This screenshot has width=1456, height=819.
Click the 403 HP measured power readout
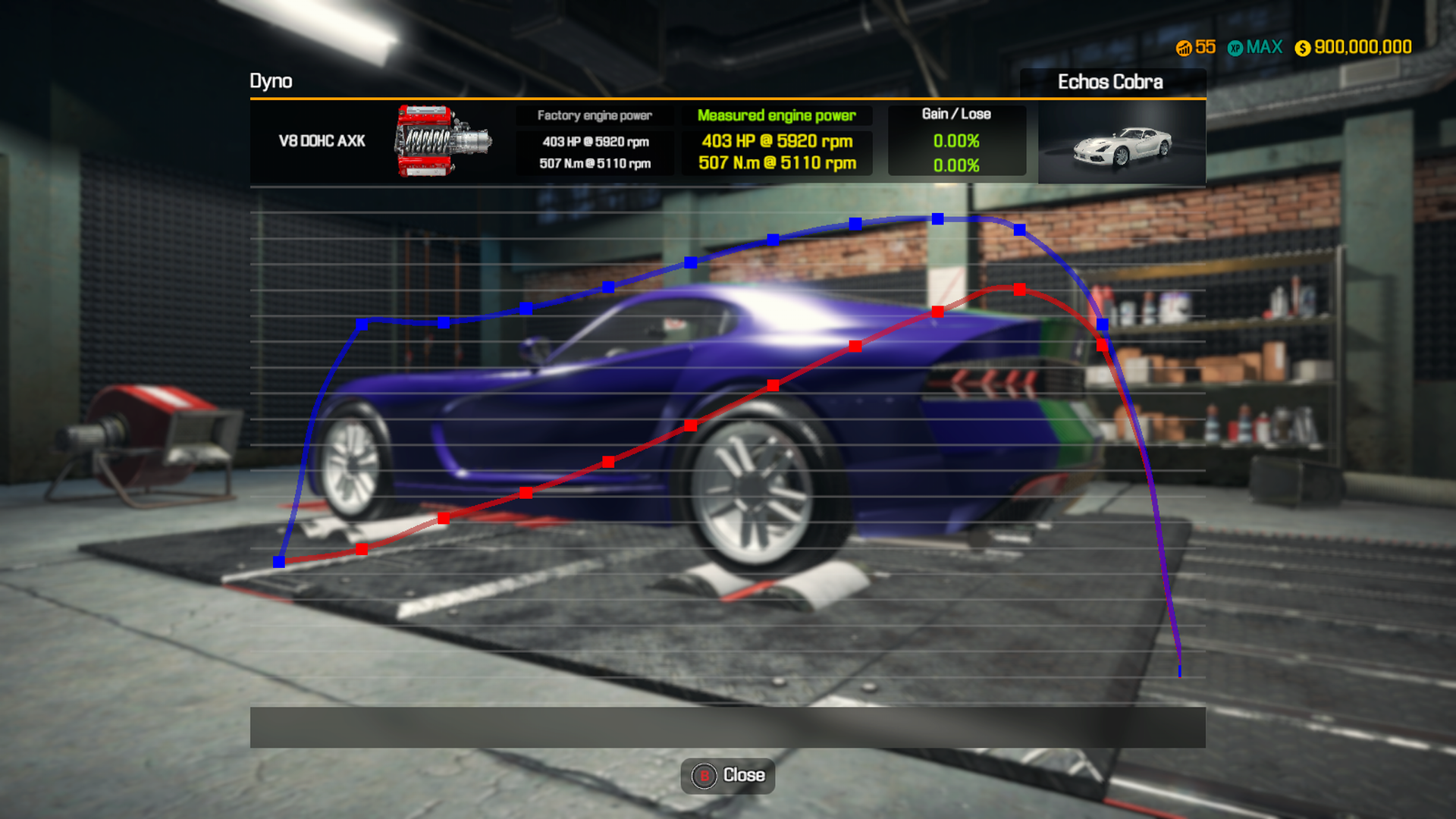tap(776, 140)
